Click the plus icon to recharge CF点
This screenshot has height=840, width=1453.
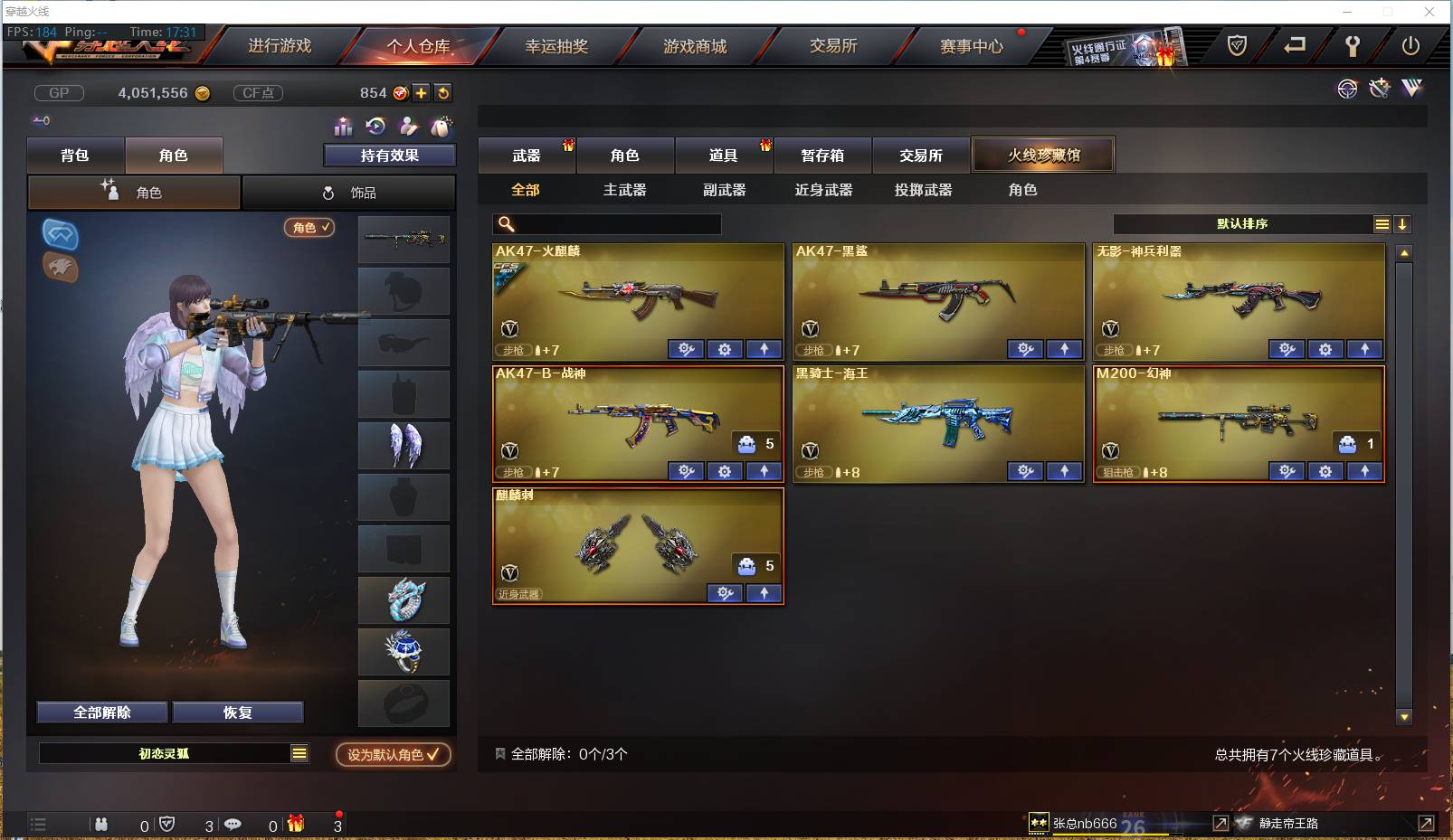pyautogui.click(x=422, y=92)
